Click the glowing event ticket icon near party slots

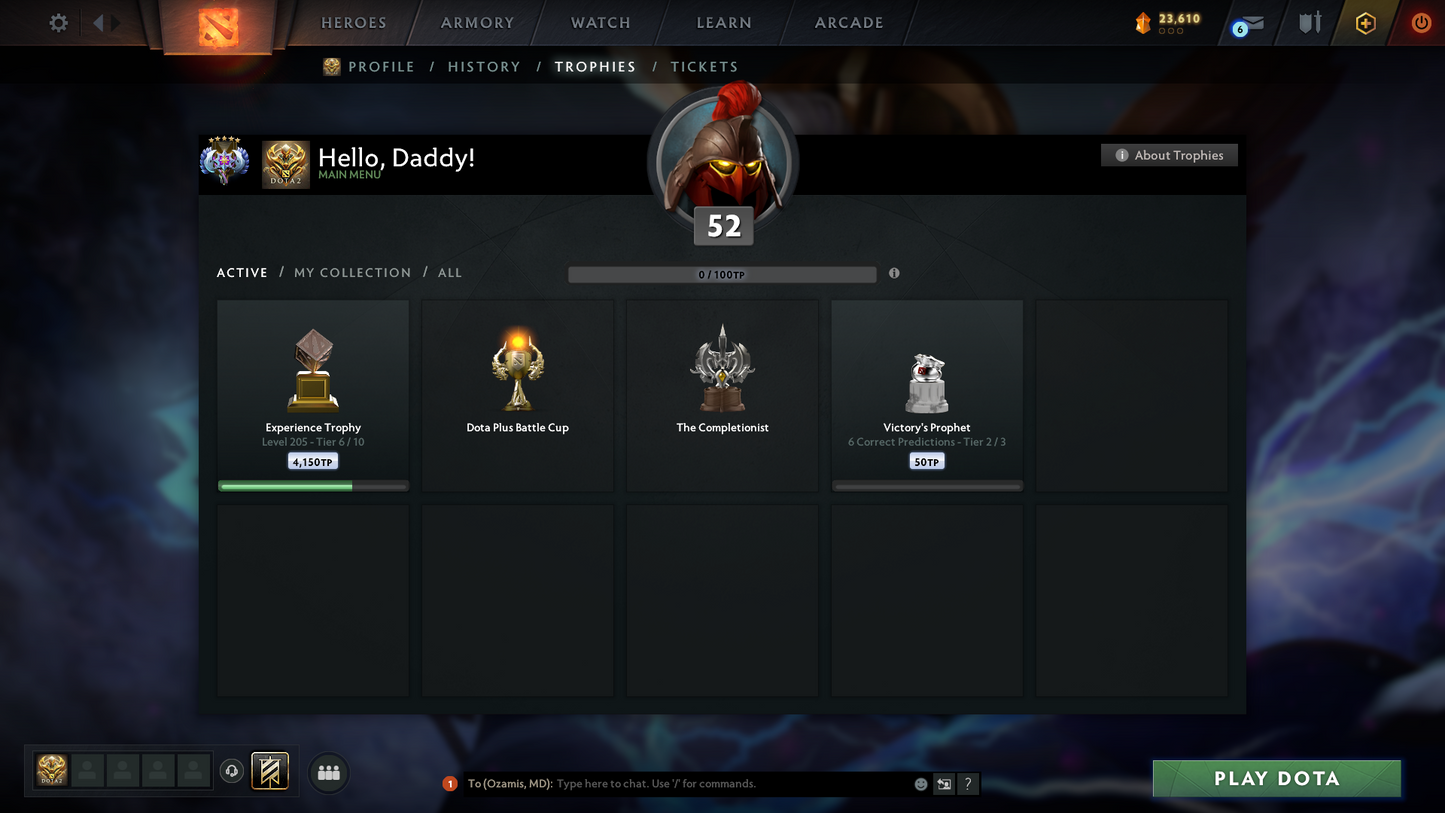tap(270, 770)
